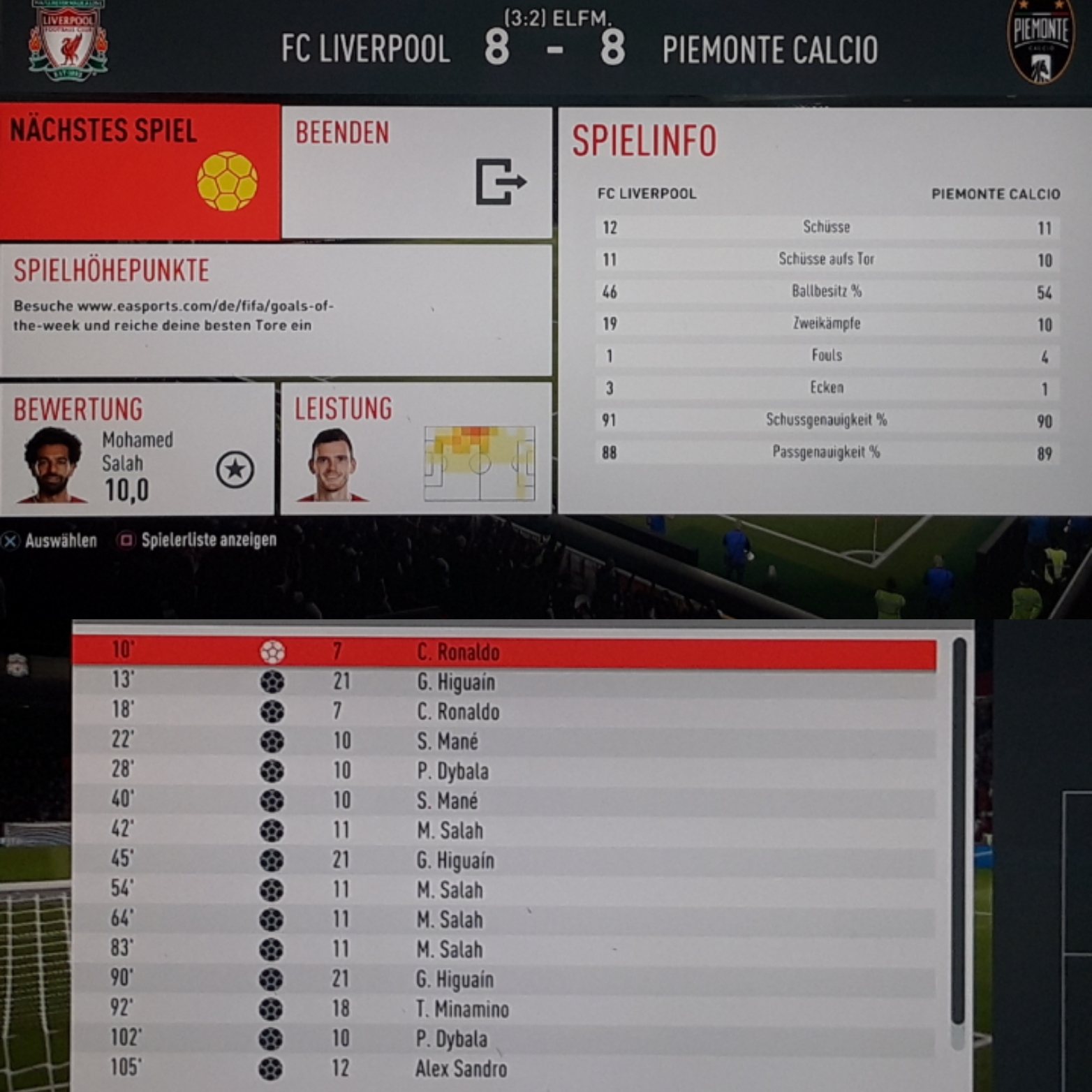
Task: Open the Spielhöhepunkte panel
Action: 276,309
